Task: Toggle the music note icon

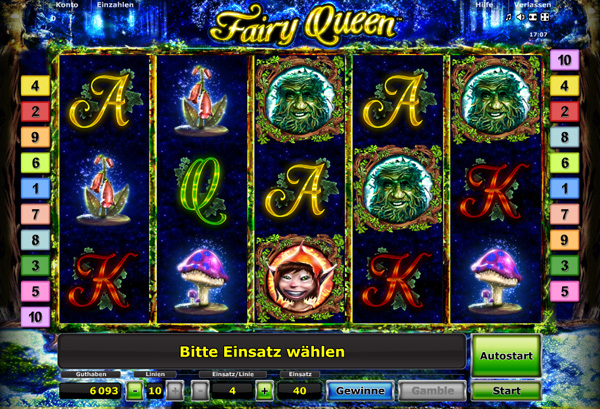Action: coord(508,17)
